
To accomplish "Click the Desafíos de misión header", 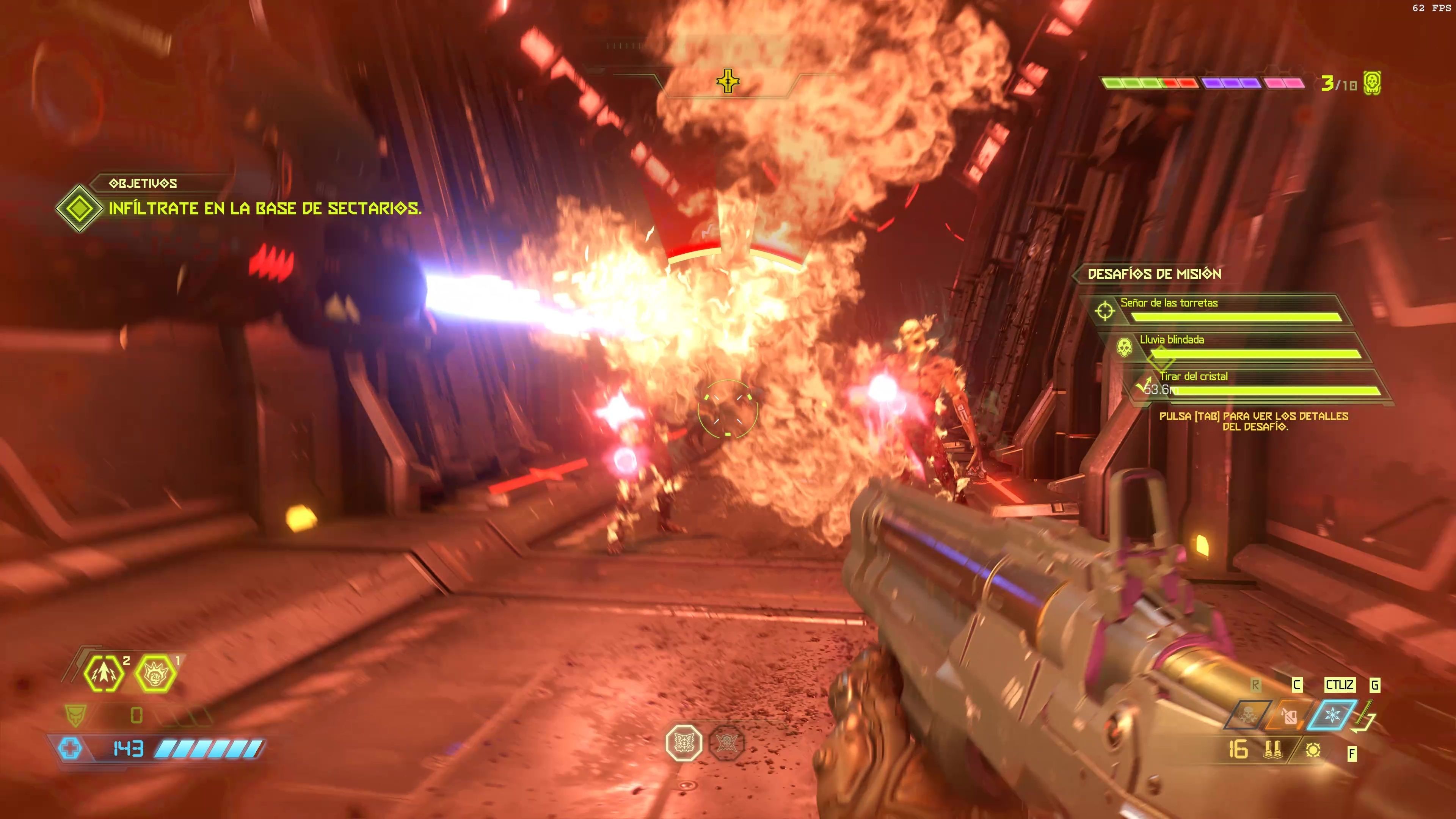I will (1154, 274).
